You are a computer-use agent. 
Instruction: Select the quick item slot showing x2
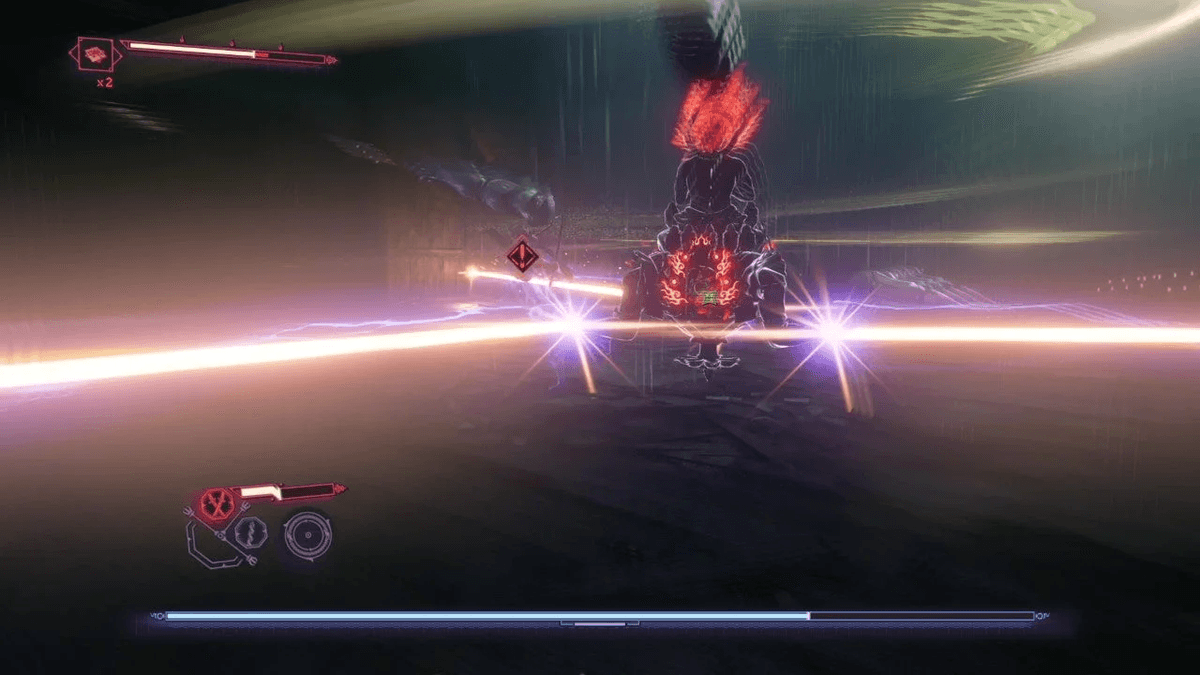point(97,54)
